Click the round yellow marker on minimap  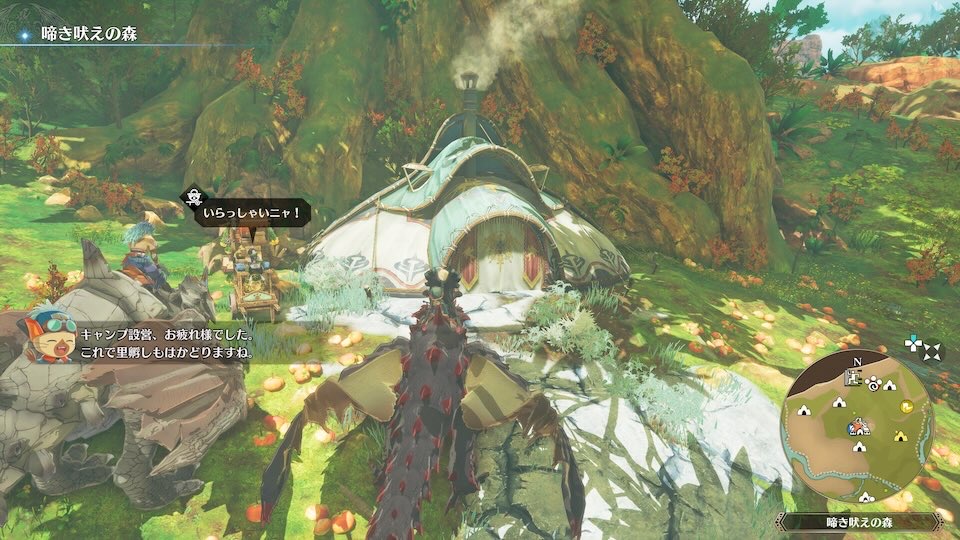coord(906,406)
